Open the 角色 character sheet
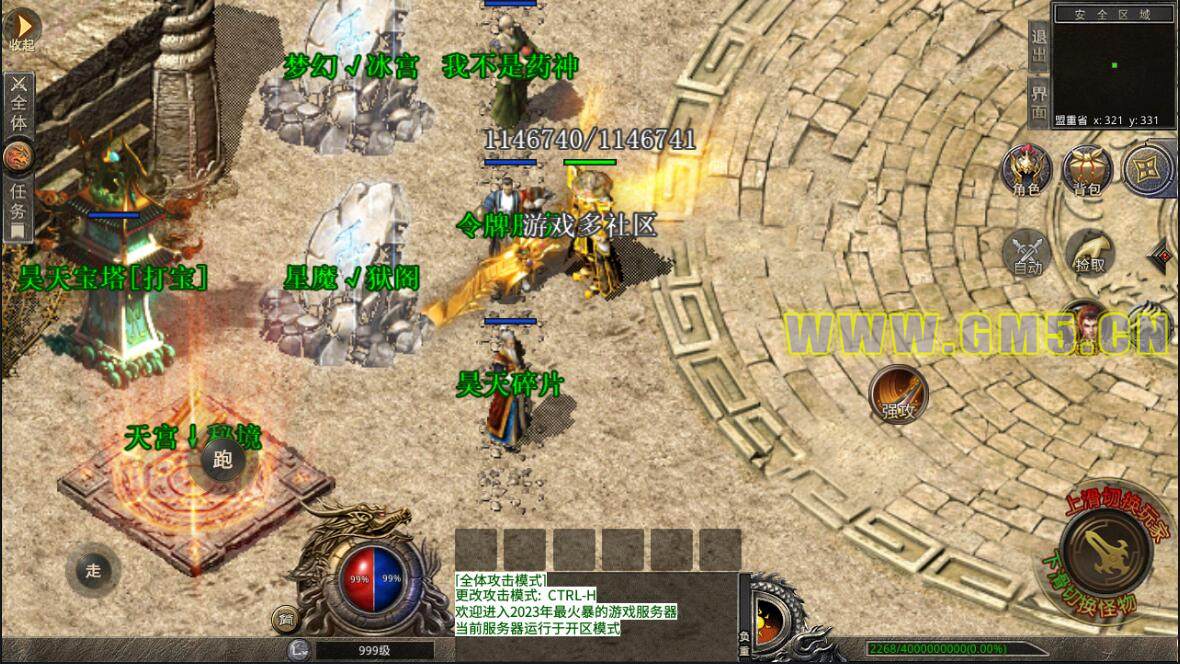The image size is (1180, 664). [1027, 170]
